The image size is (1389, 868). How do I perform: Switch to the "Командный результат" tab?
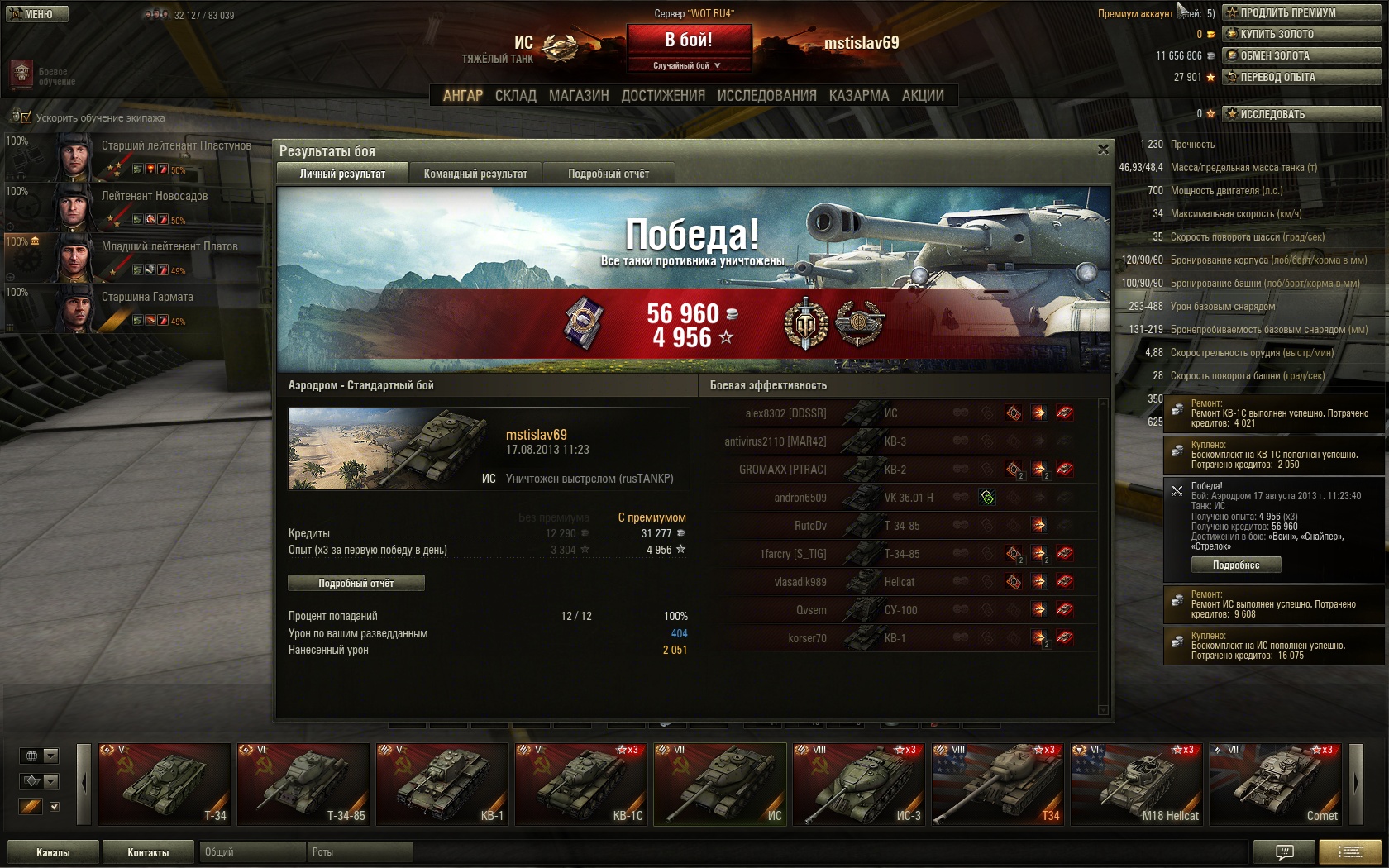[x=475, y=174]
